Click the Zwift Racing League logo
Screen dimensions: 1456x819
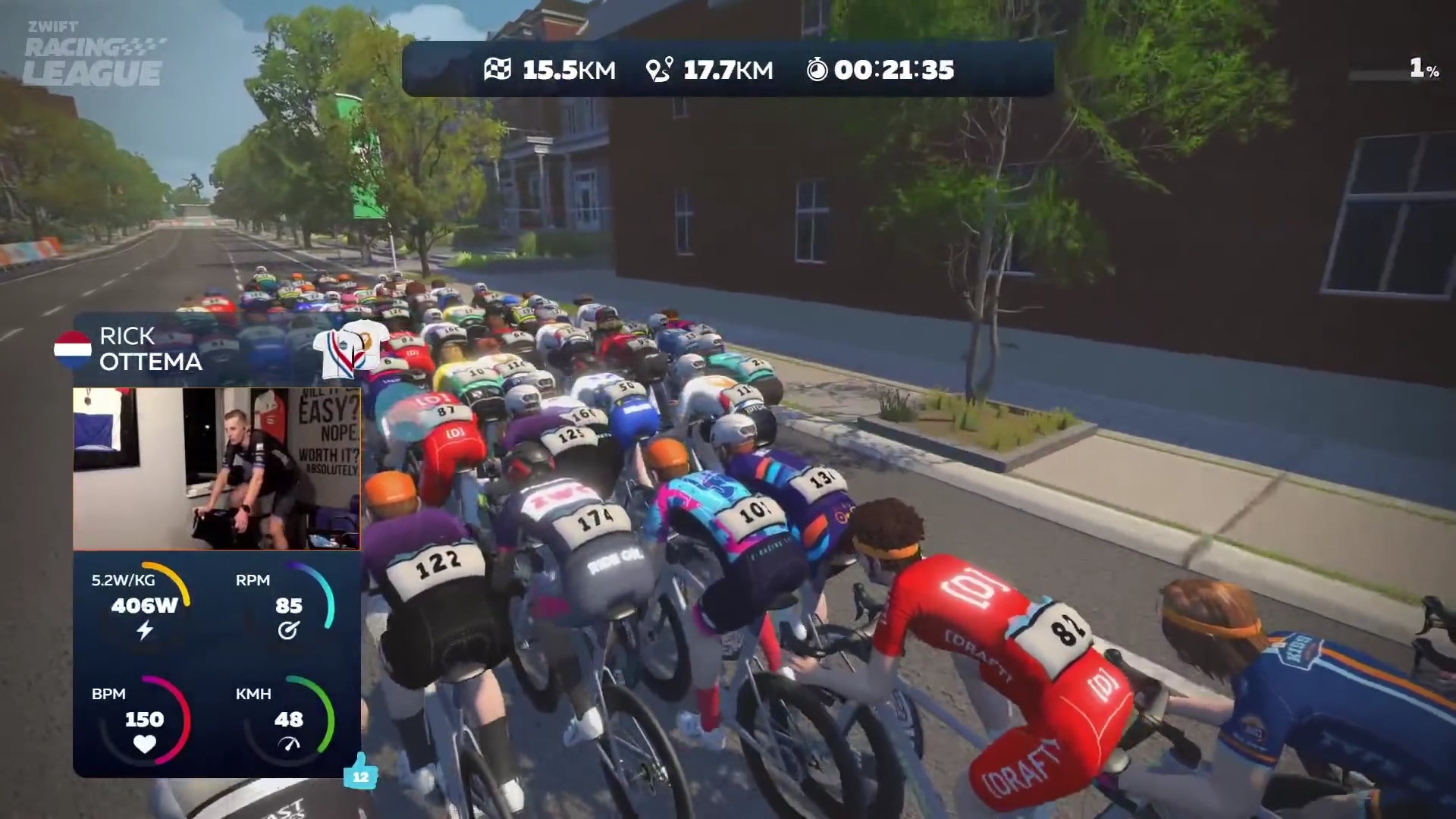[x=93, y=55]
